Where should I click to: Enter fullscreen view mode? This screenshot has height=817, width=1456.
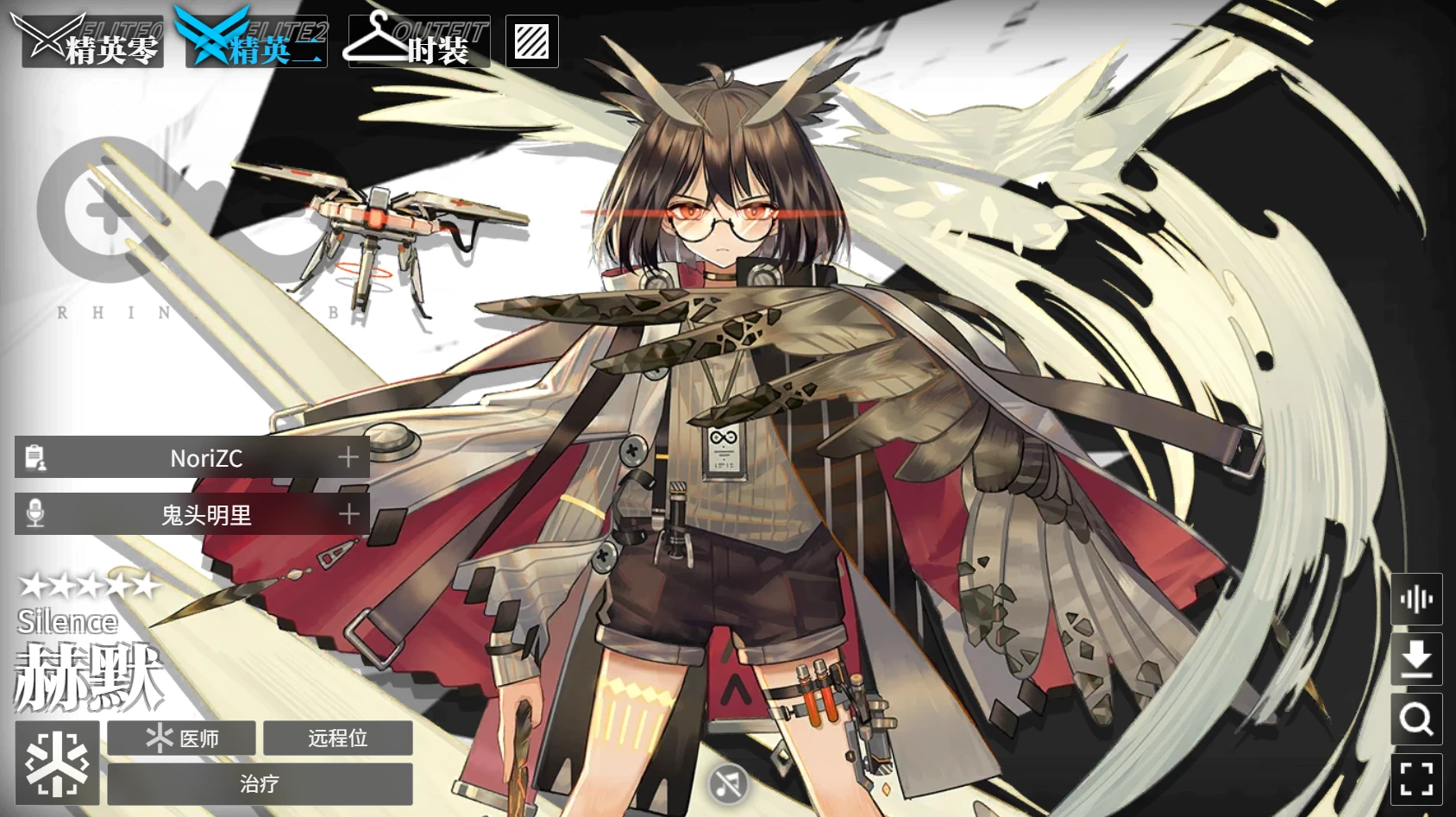(x=1416, y=778)
